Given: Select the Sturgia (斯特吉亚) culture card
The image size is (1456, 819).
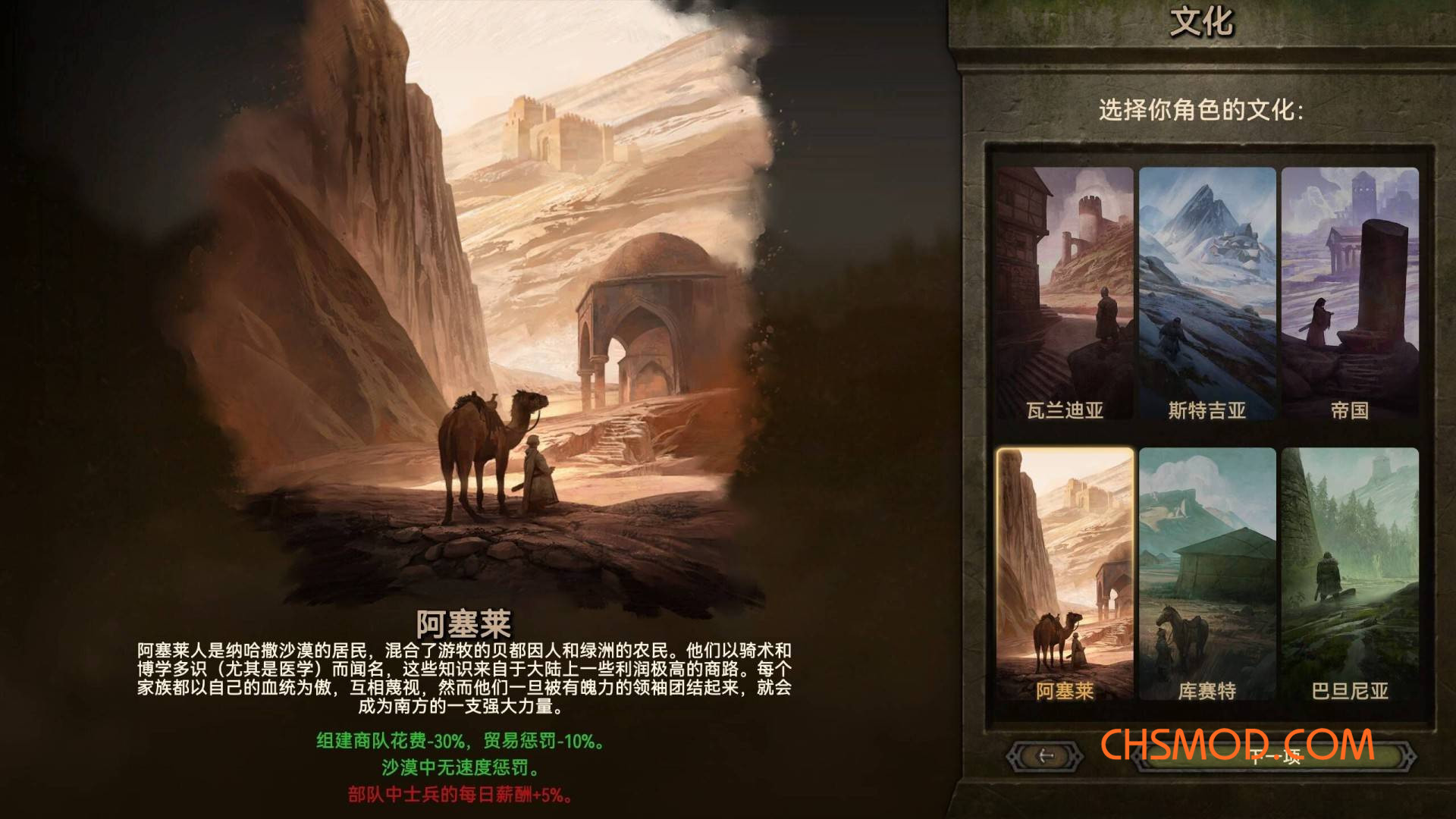Looking at the screenshot, I should coord(1207,292).
